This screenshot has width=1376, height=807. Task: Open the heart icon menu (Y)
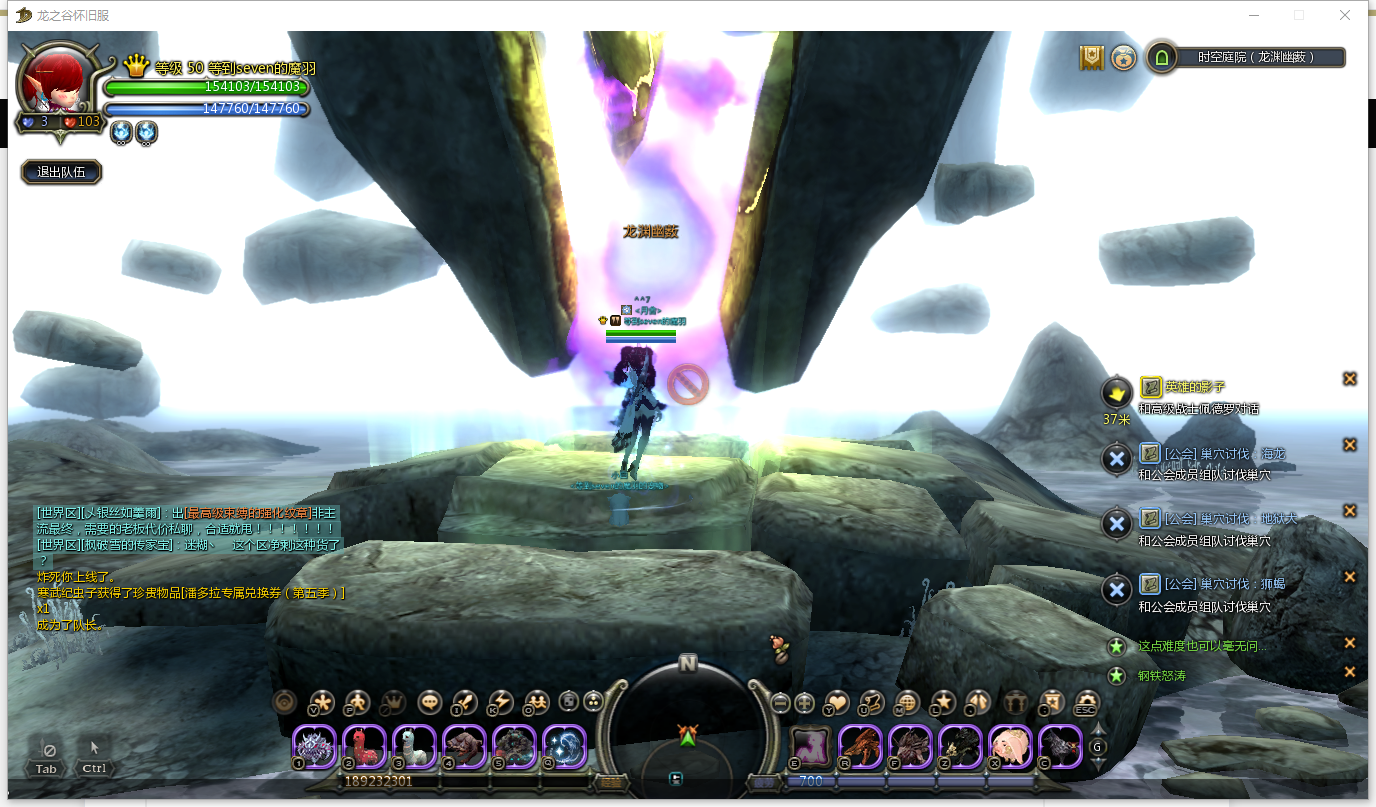[x=837, y=702]
